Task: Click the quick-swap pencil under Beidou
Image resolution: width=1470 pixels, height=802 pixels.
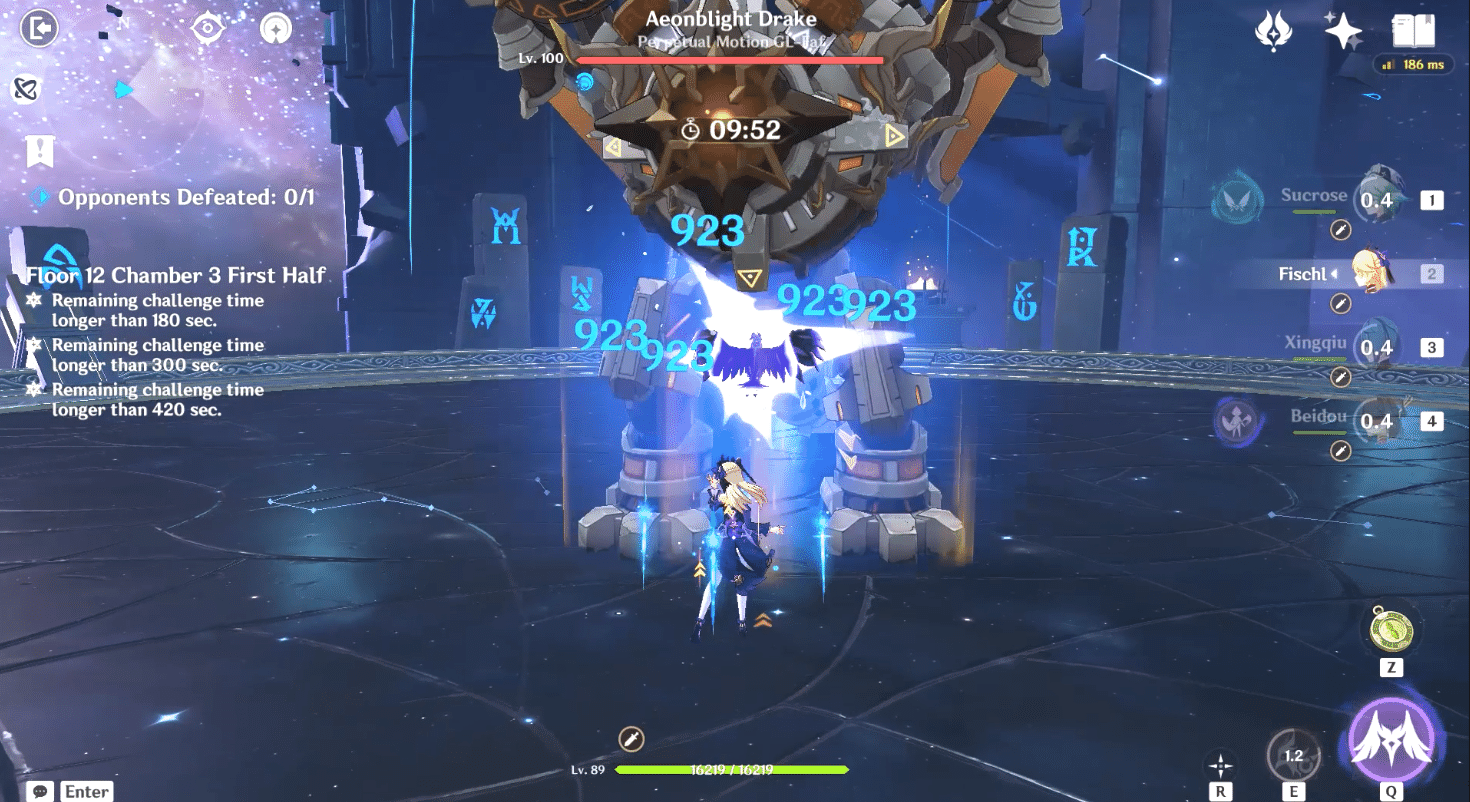Action: 1340,451
